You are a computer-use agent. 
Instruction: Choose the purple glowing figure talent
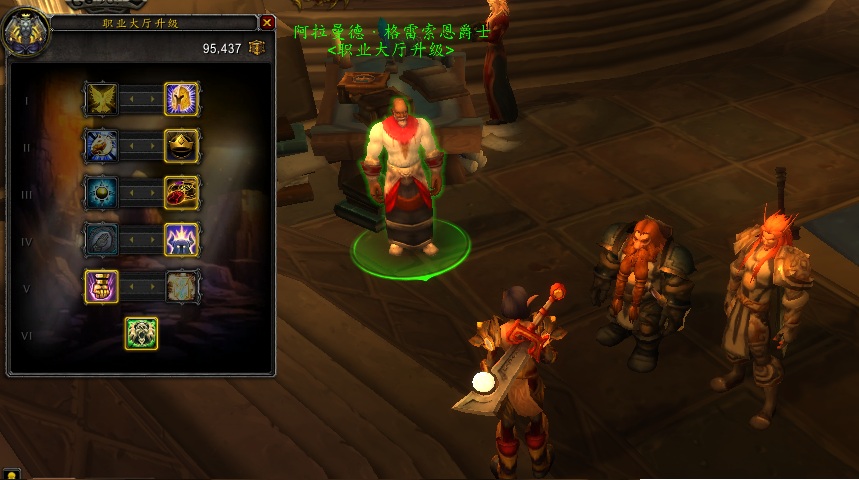(x=181, y=239)
